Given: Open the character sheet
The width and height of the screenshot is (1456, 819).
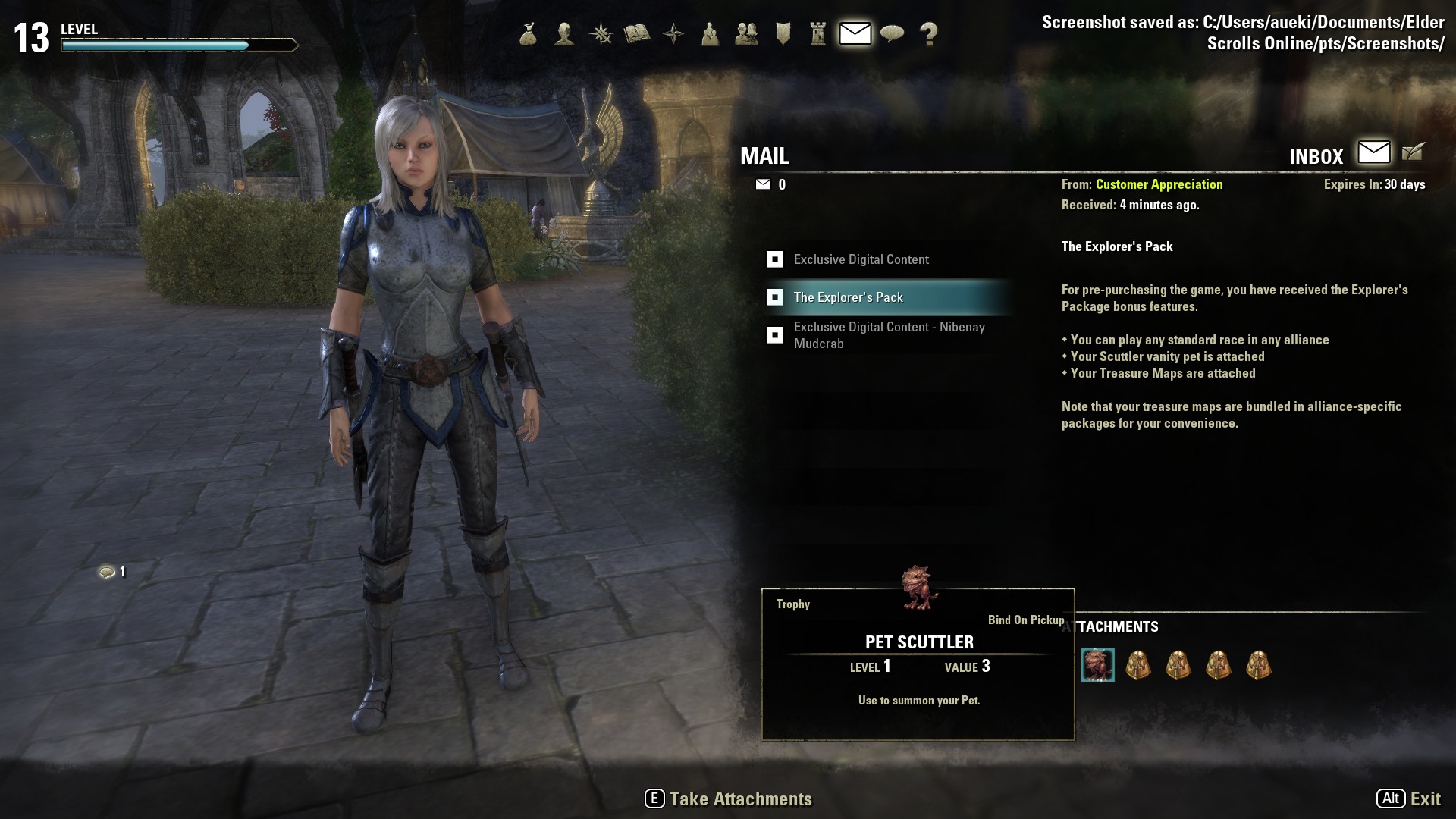Looking at the screenshot, I should (564, 34).
